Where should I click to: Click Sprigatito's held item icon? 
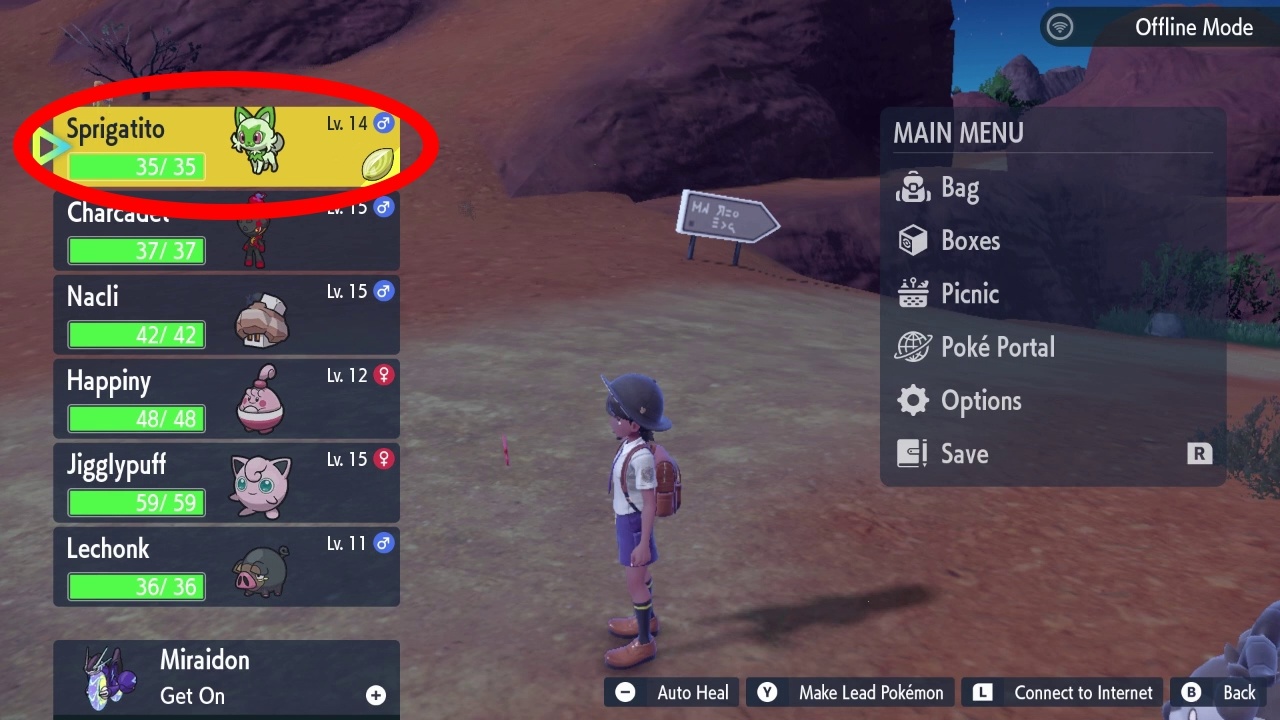(377, 163)
